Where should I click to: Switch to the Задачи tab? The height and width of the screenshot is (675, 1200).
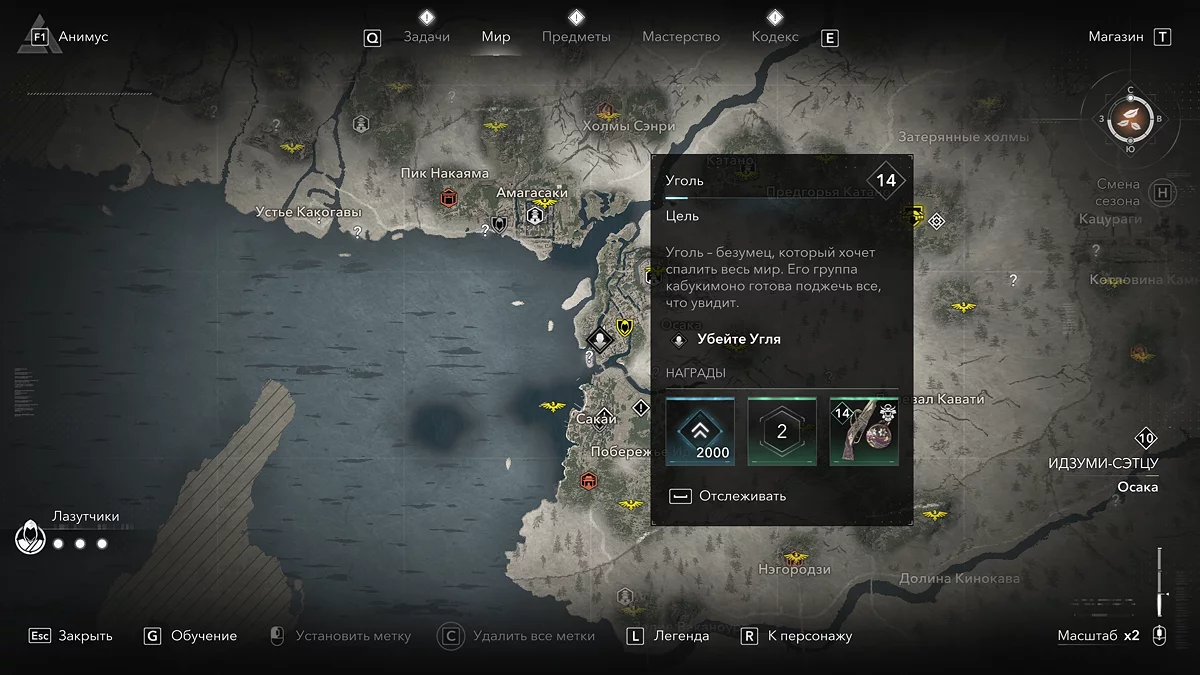coord(426,37)
